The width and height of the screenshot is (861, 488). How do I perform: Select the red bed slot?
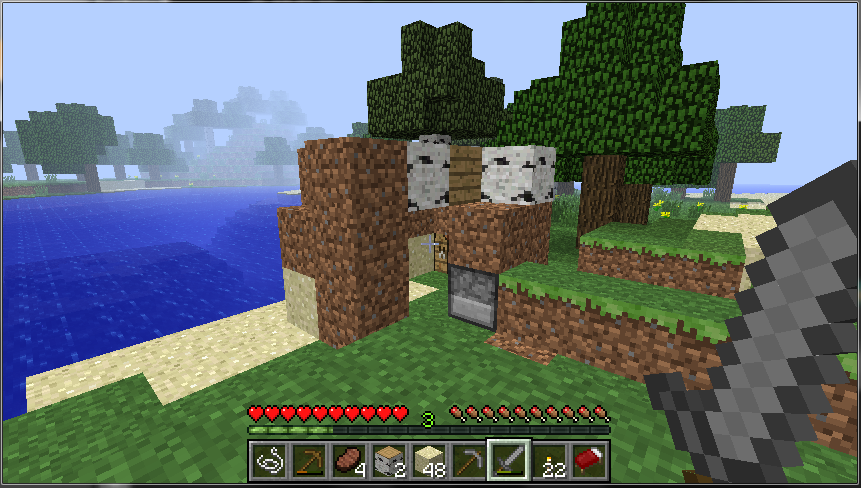[589, 460]
